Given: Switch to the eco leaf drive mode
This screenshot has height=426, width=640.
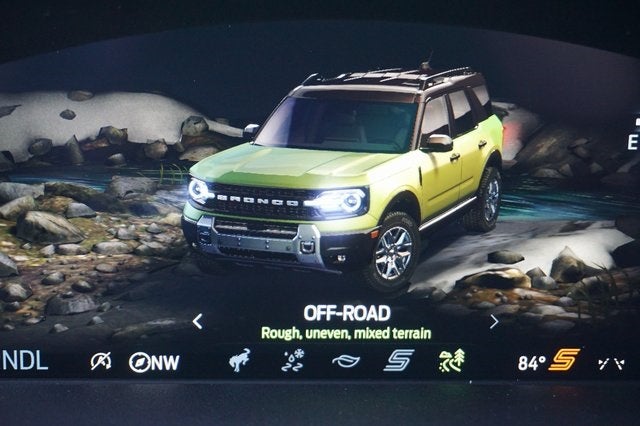Looking at the screenshot, I should (x=346, y=361).
